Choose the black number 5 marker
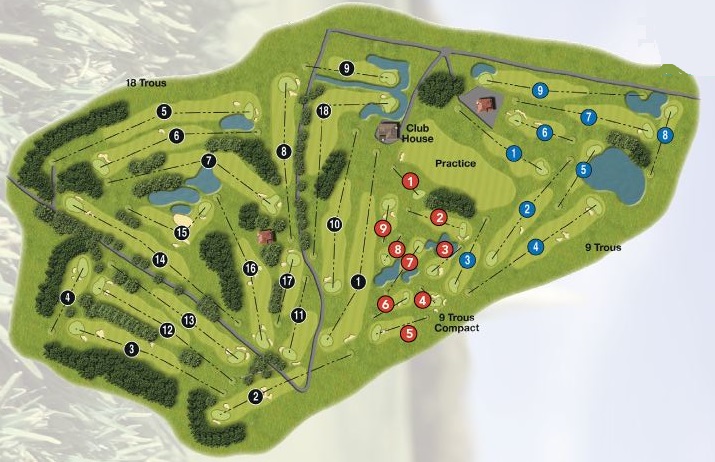 point(164,112)
